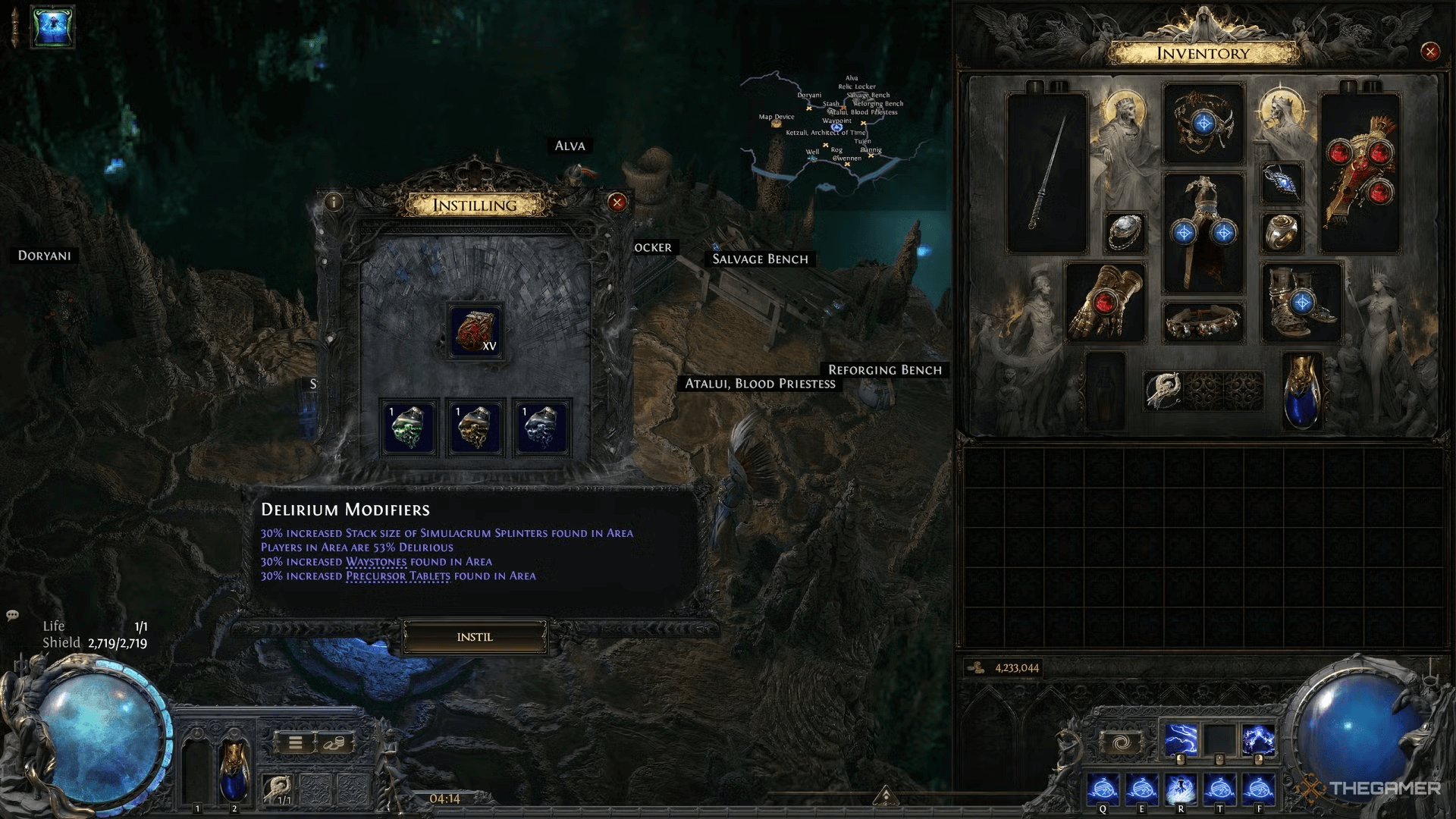Select the equipped boots slot
The height and width of the screenshot is (819, 1456).
click(1302, 302)
